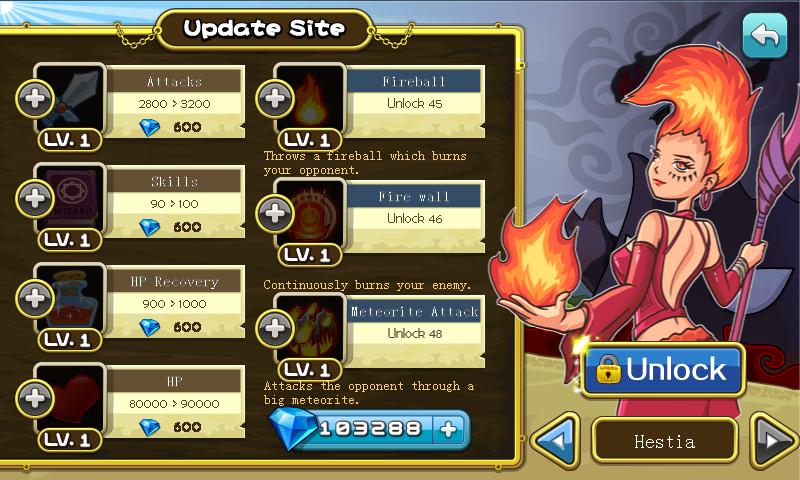Upgrade the Fire wall skill
This screenshot has height=480, width=800.
[x=272, y=211]
